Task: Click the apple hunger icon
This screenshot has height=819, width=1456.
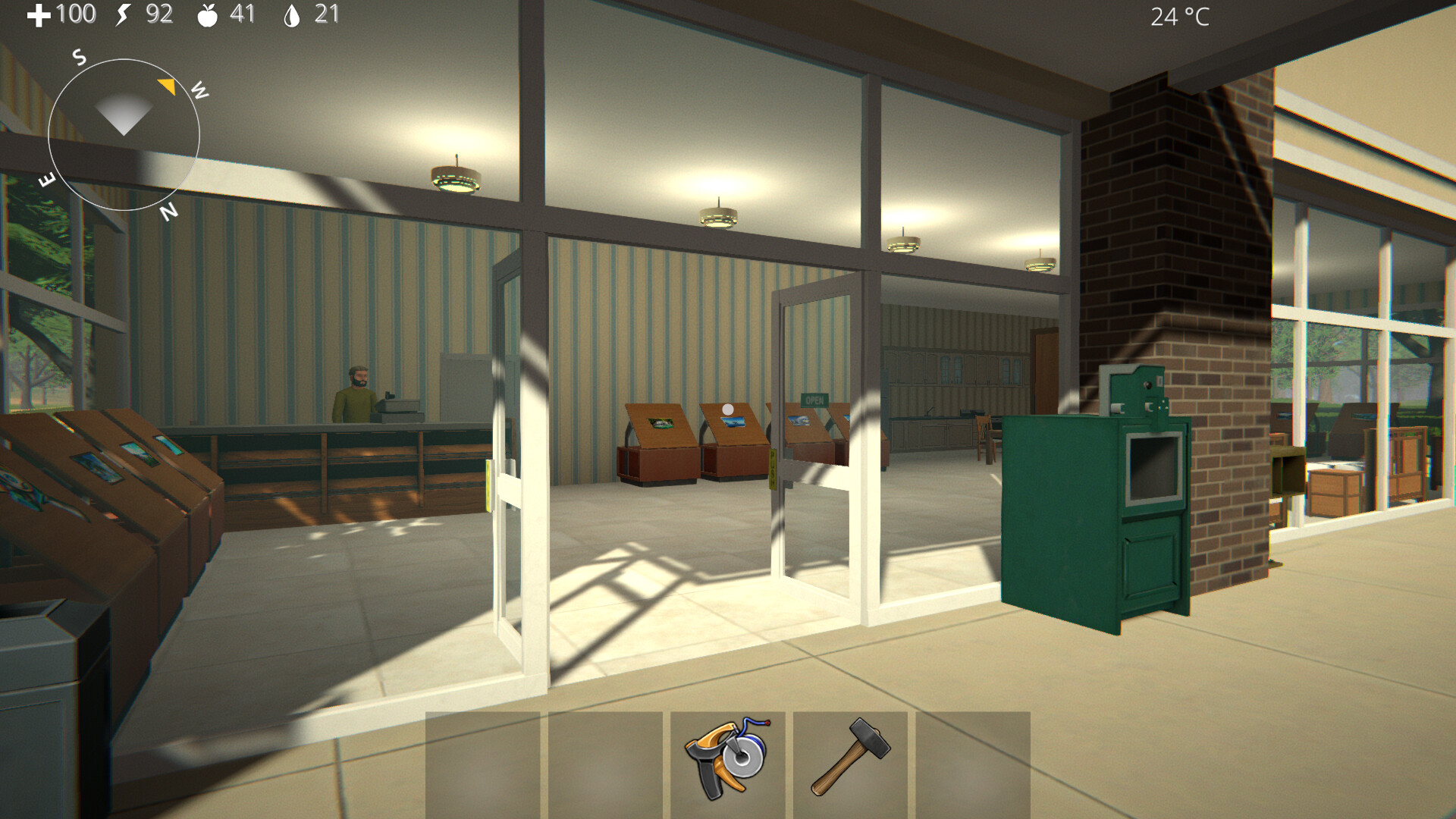Action: click(206, 14)
